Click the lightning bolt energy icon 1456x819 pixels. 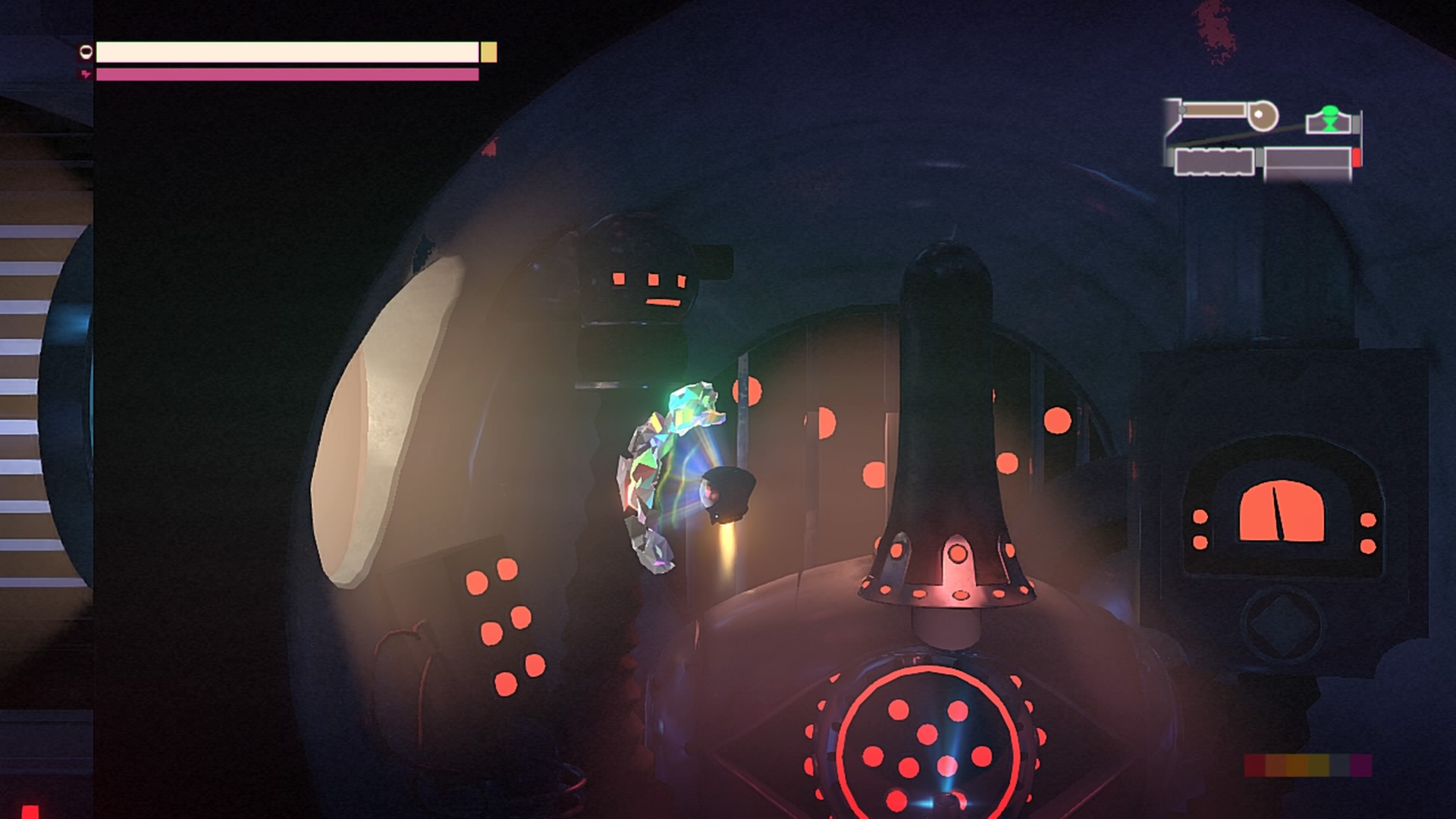point(83,74)
